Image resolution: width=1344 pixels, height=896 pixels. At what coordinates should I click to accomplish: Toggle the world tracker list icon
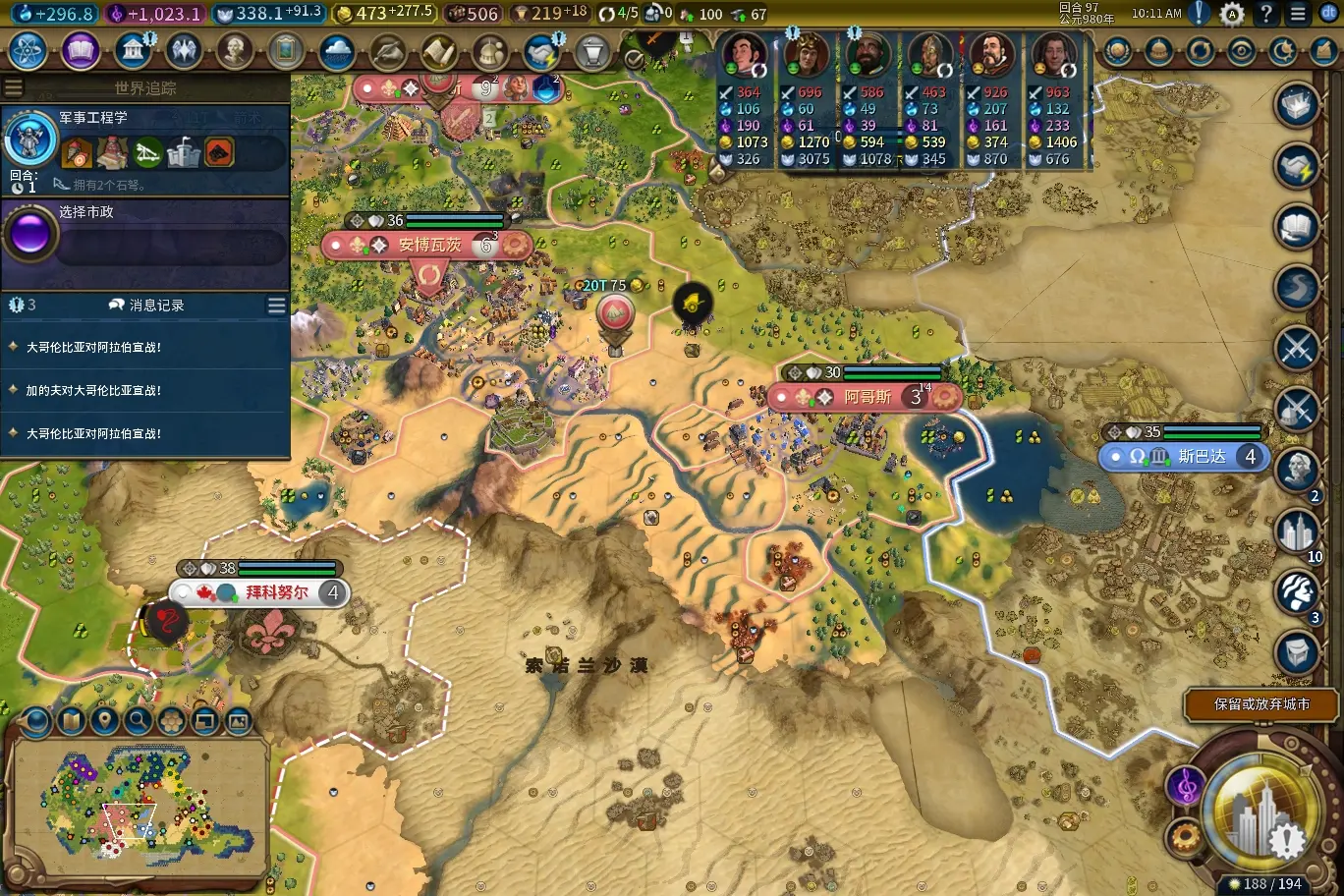pyautogui.click(x=13, y=88)
